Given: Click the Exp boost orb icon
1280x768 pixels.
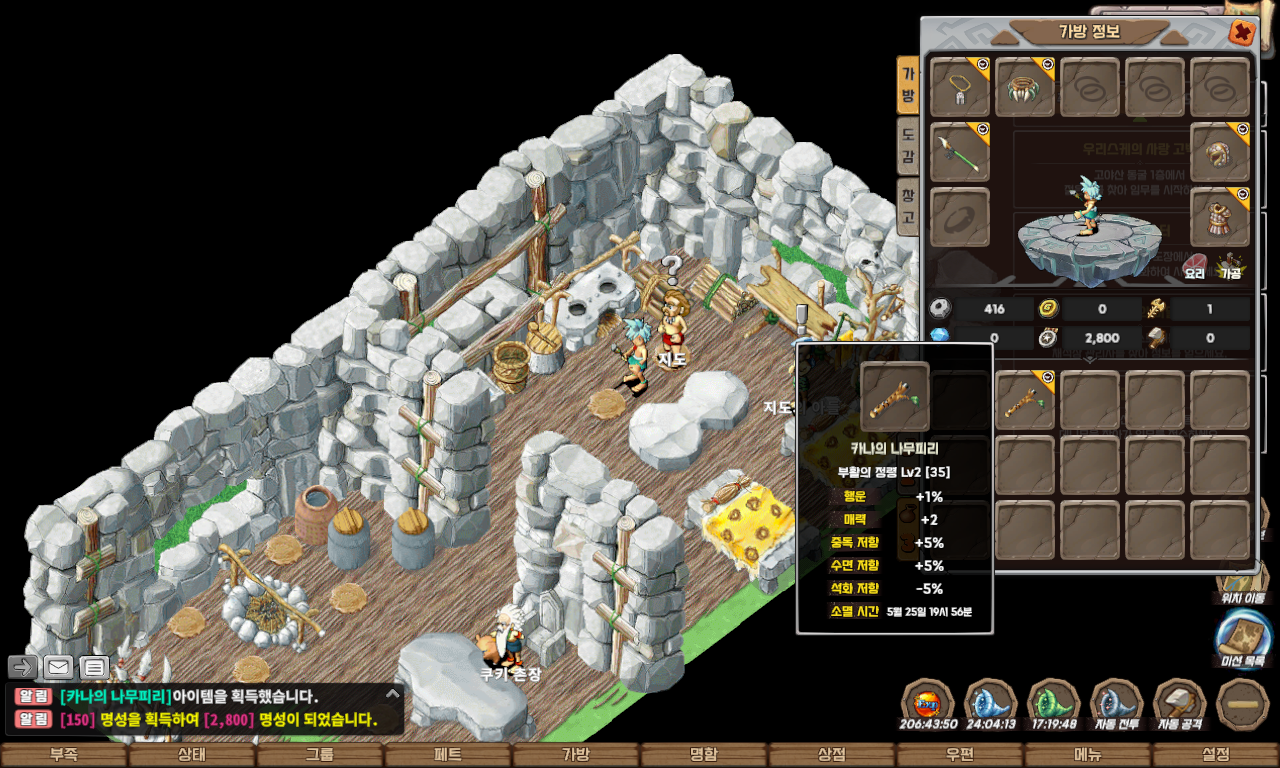Looking at the screenshot, I should tap(928, 704).
